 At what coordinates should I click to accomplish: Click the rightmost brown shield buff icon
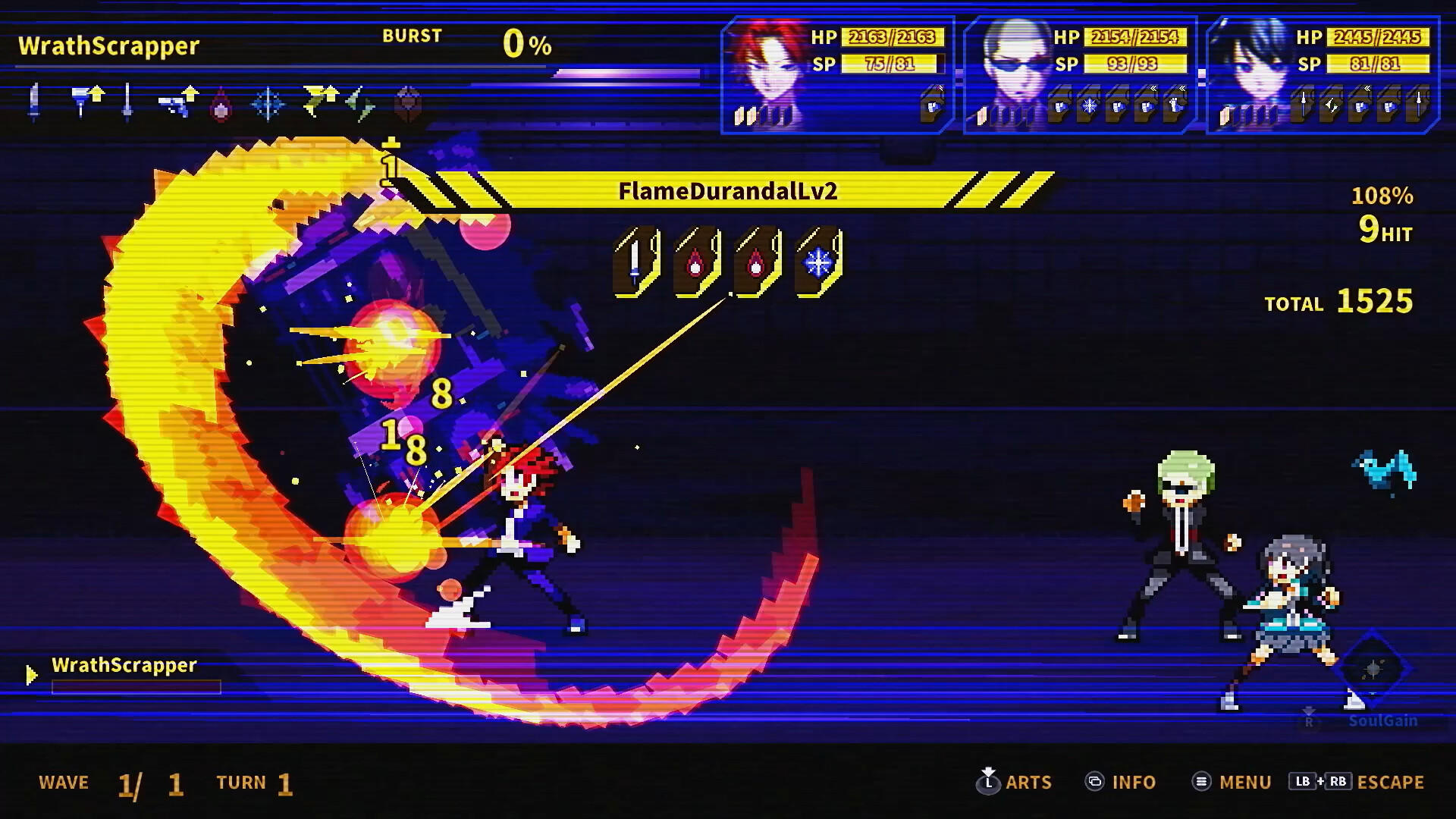409,102
